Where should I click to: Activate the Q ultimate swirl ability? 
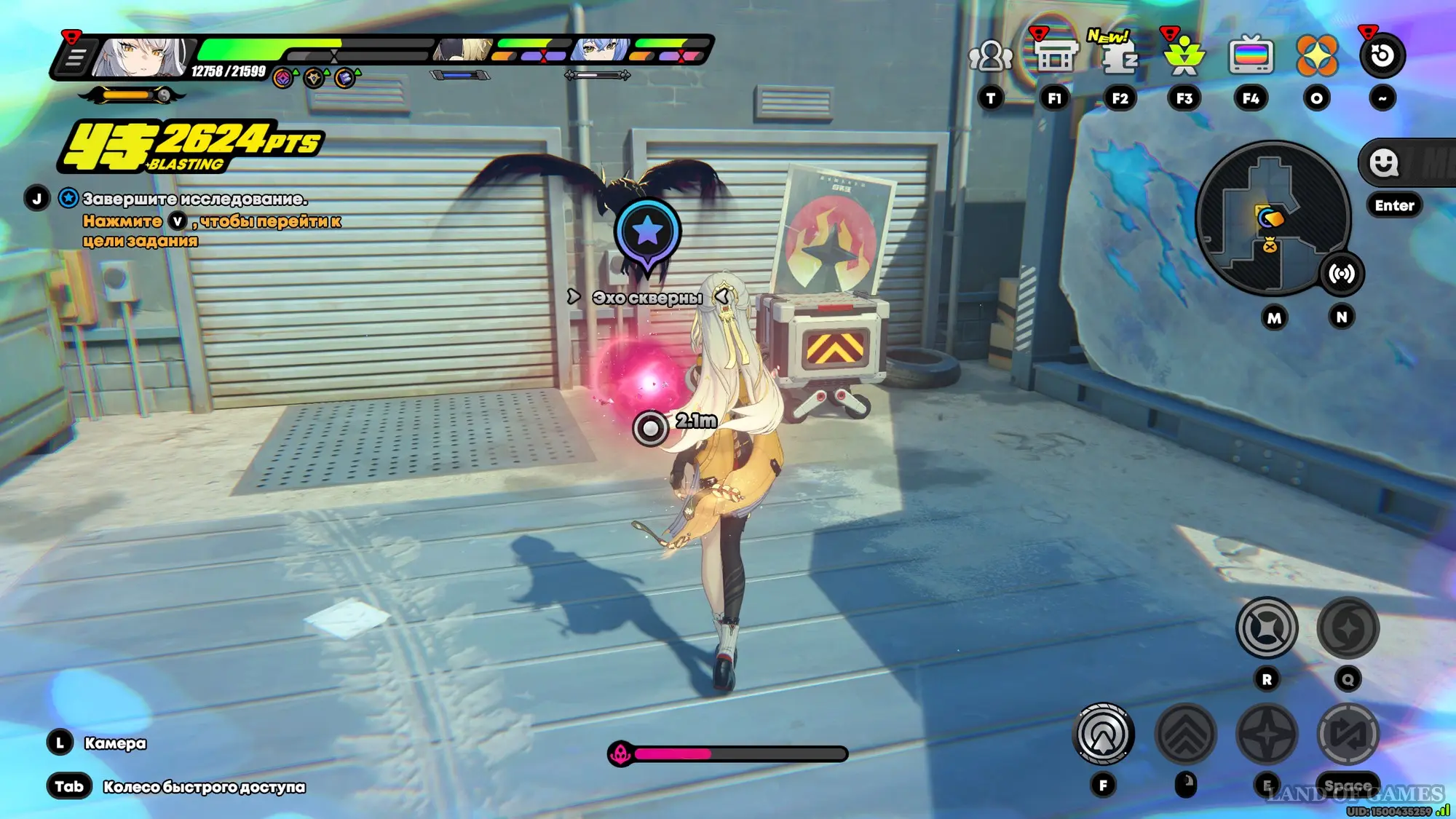tap(1348, 628)
